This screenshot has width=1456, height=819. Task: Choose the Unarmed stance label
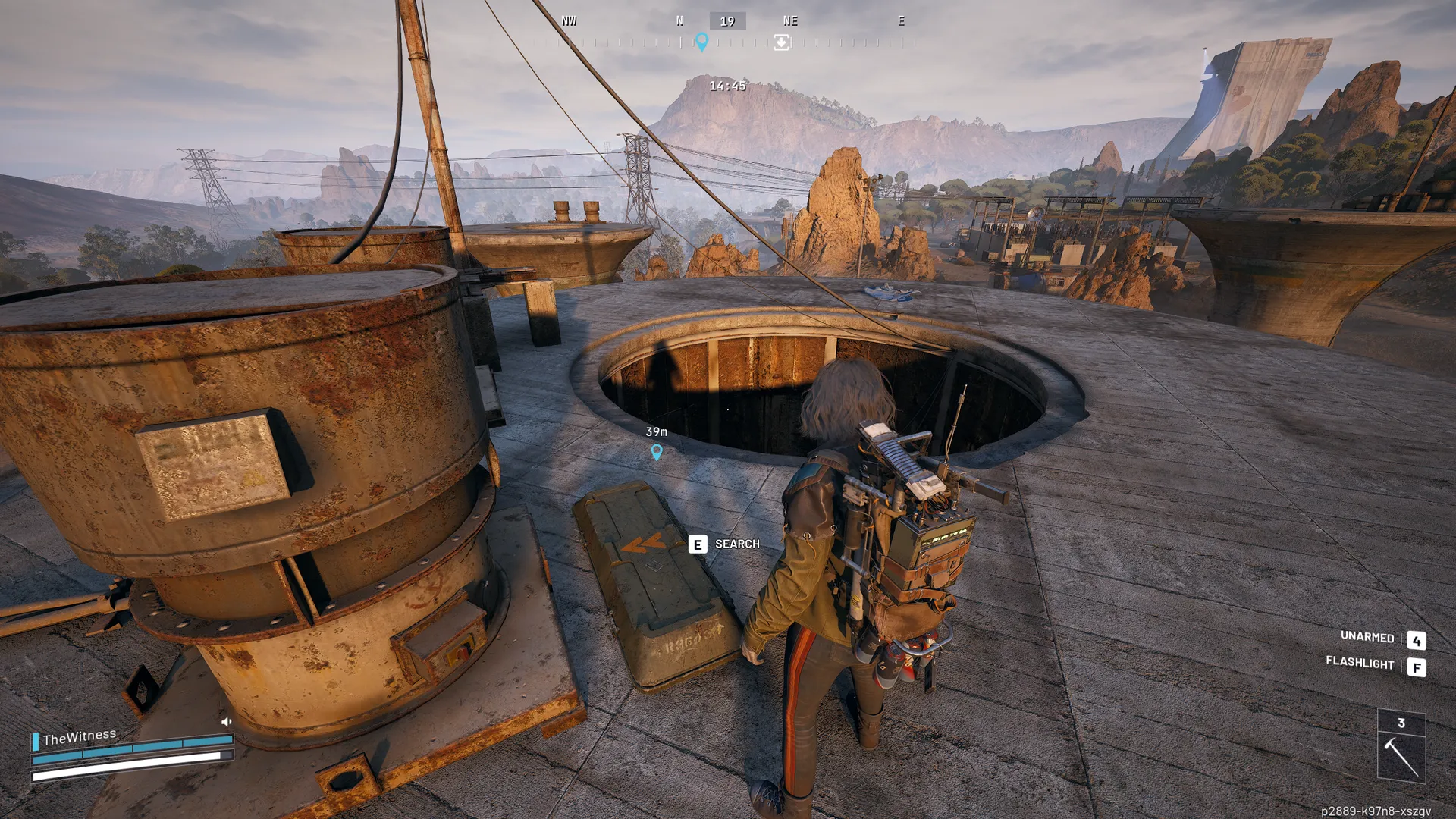[x=1367, y=637]
